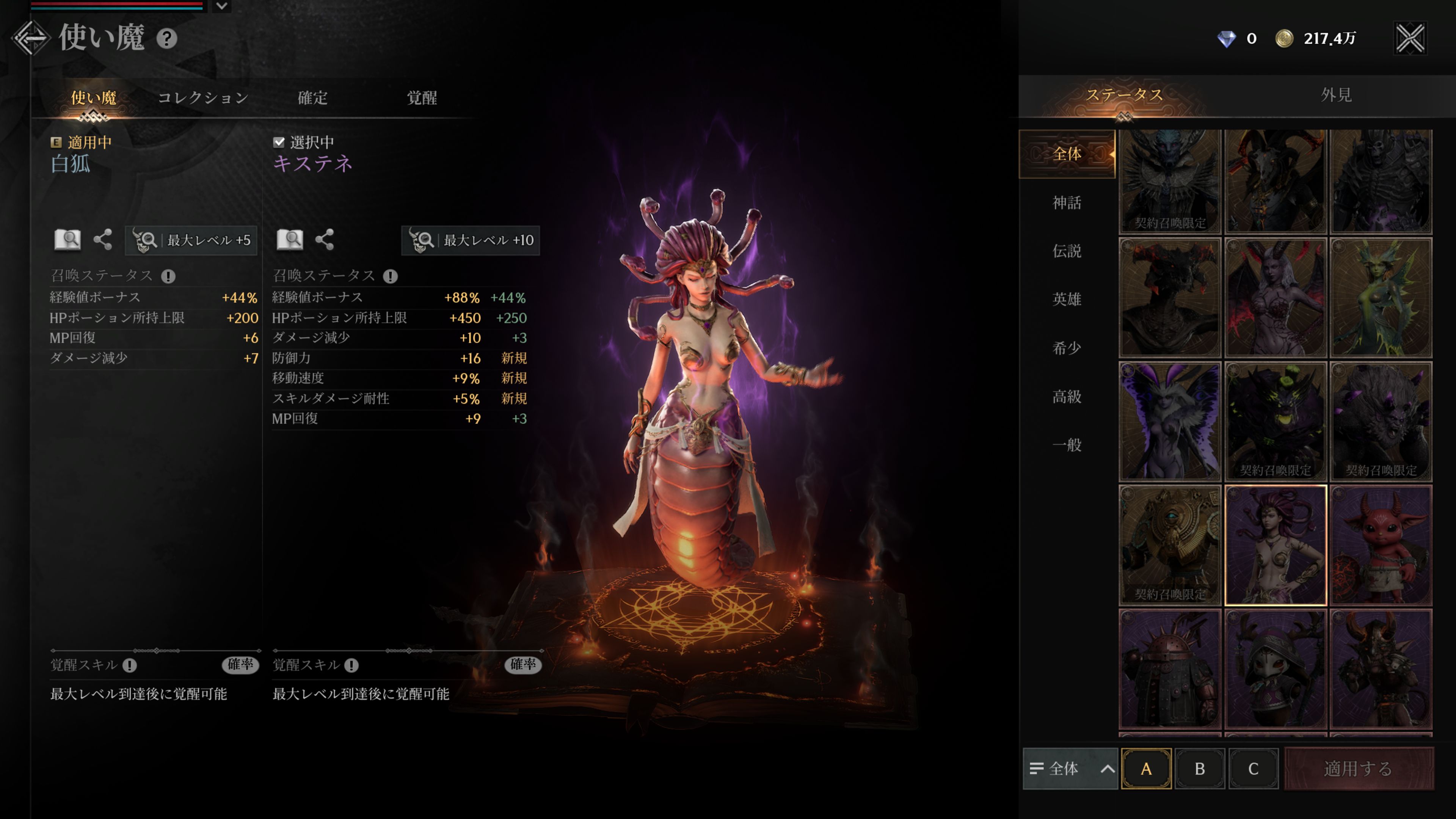Screen dimensions: 1456x819
Task: Switch to the 覚醒 tab
Action: [422, 98]
